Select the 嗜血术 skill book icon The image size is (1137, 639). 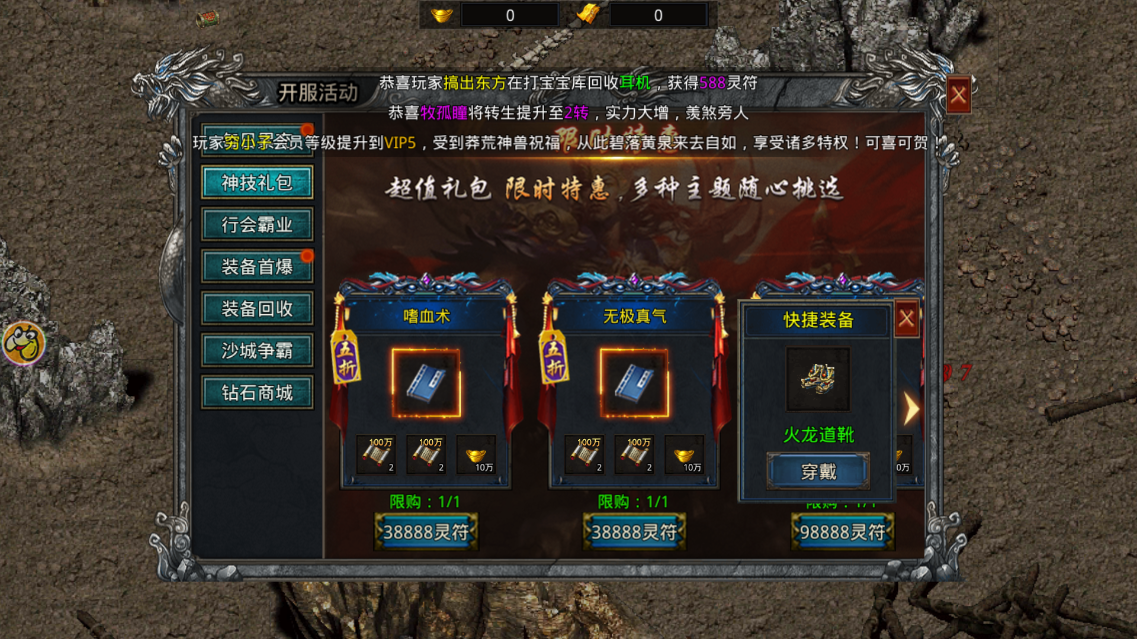coord(425,384)
